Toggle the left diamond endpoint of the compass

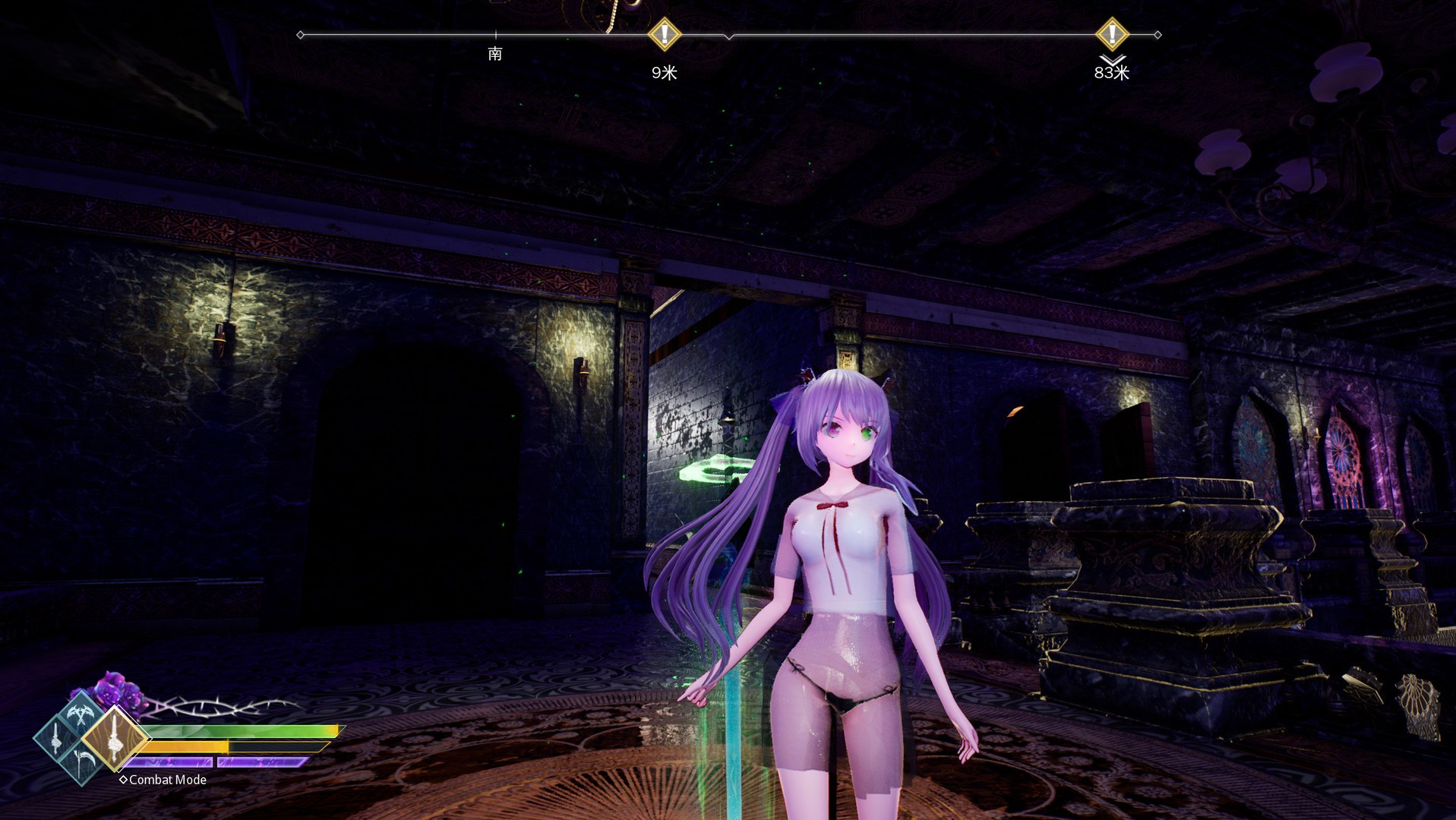[300, 33]
